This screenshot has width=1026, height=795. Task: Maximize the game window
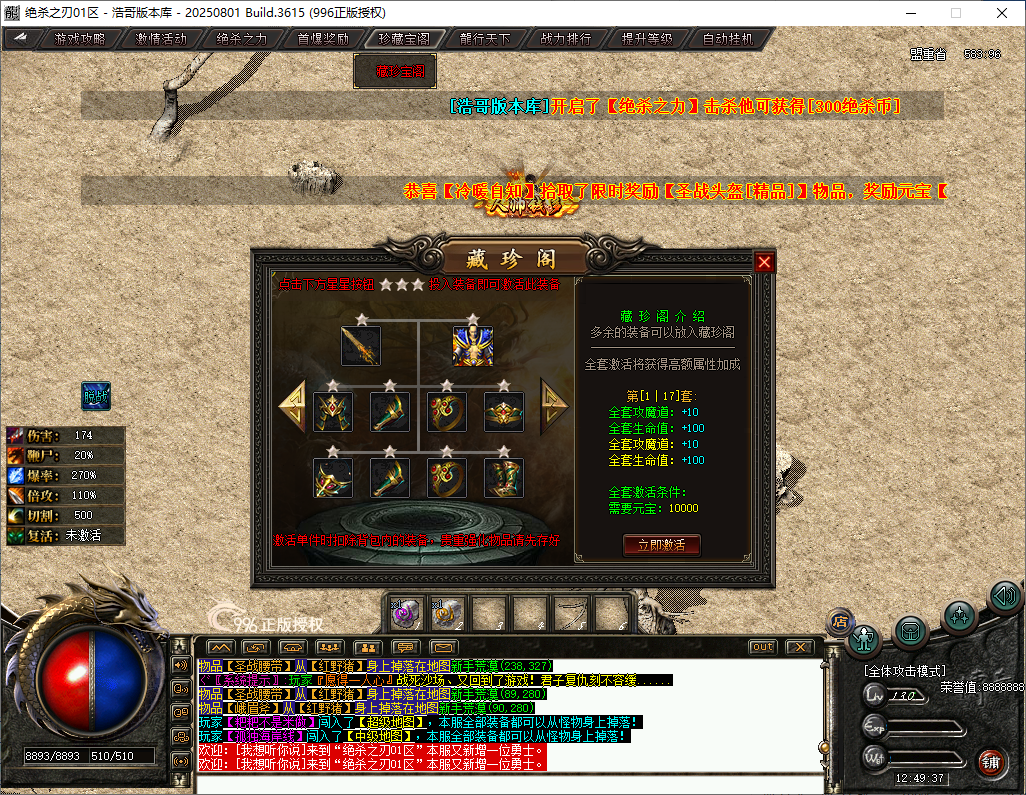[955, 13]
